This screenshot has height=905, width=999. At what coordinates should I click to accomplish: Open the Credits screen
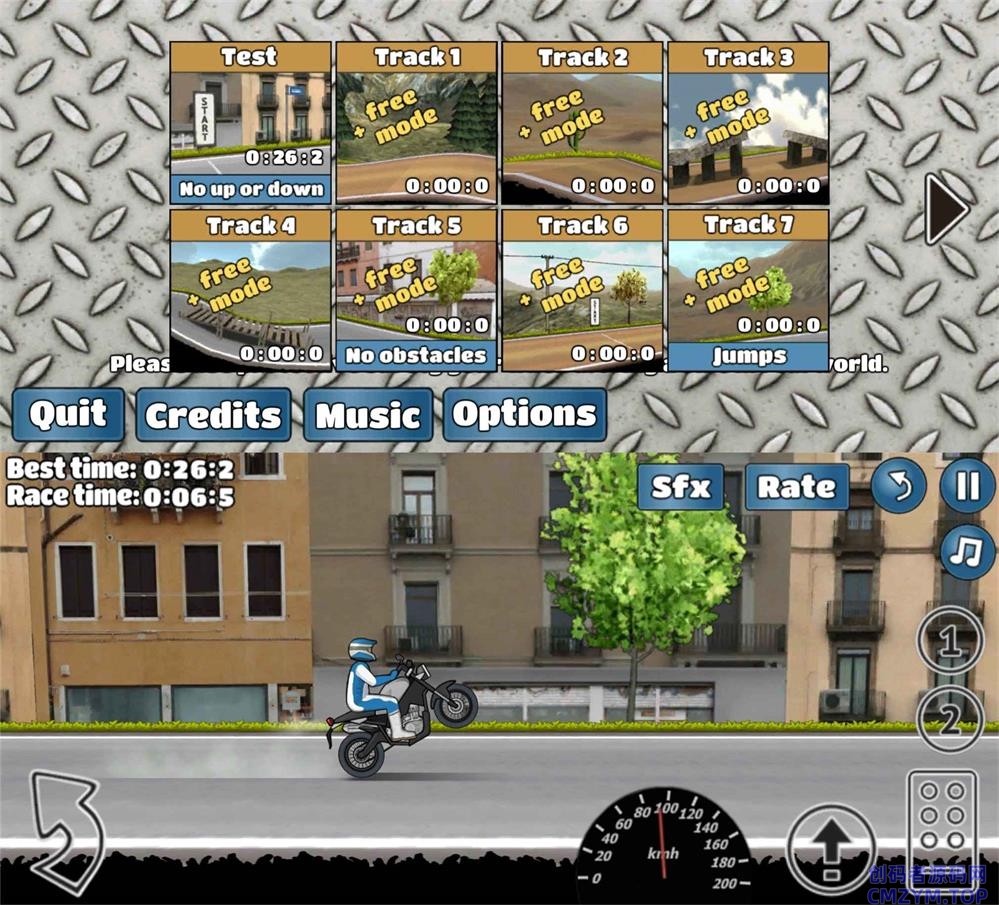tap(213, 416)
